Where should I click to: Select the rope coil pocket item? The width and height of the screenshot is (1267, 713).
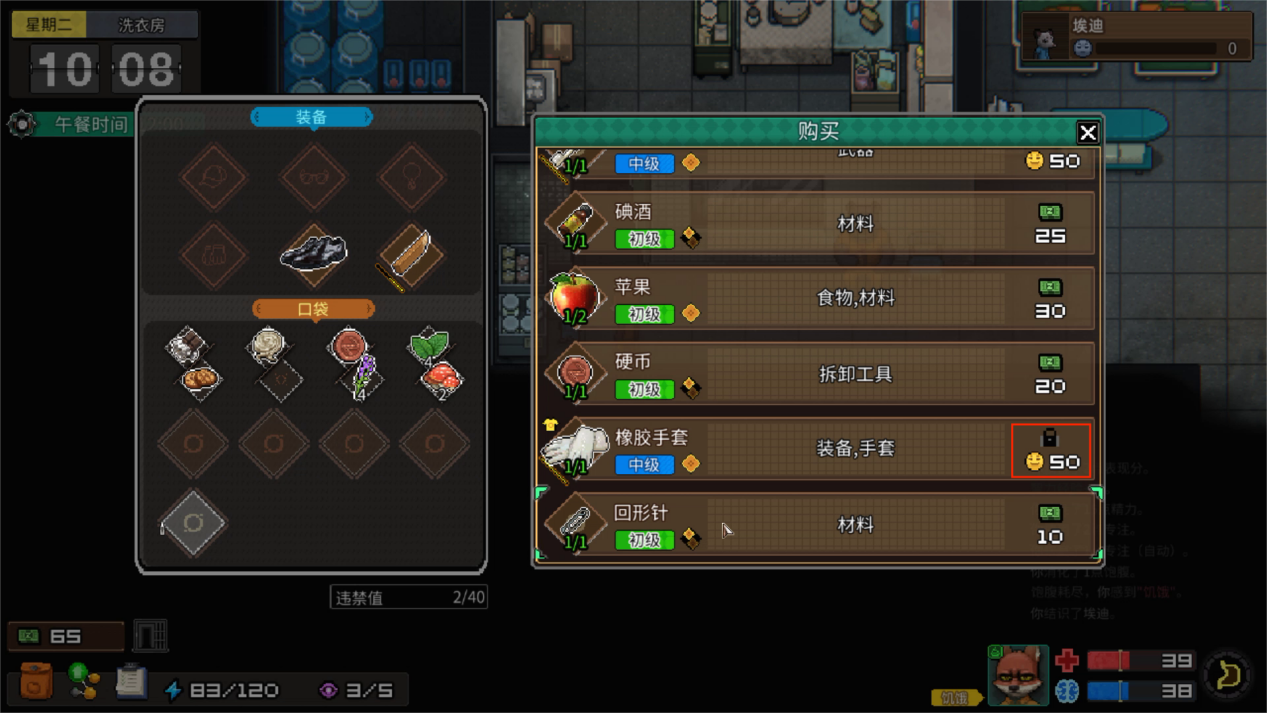[267, 345]
